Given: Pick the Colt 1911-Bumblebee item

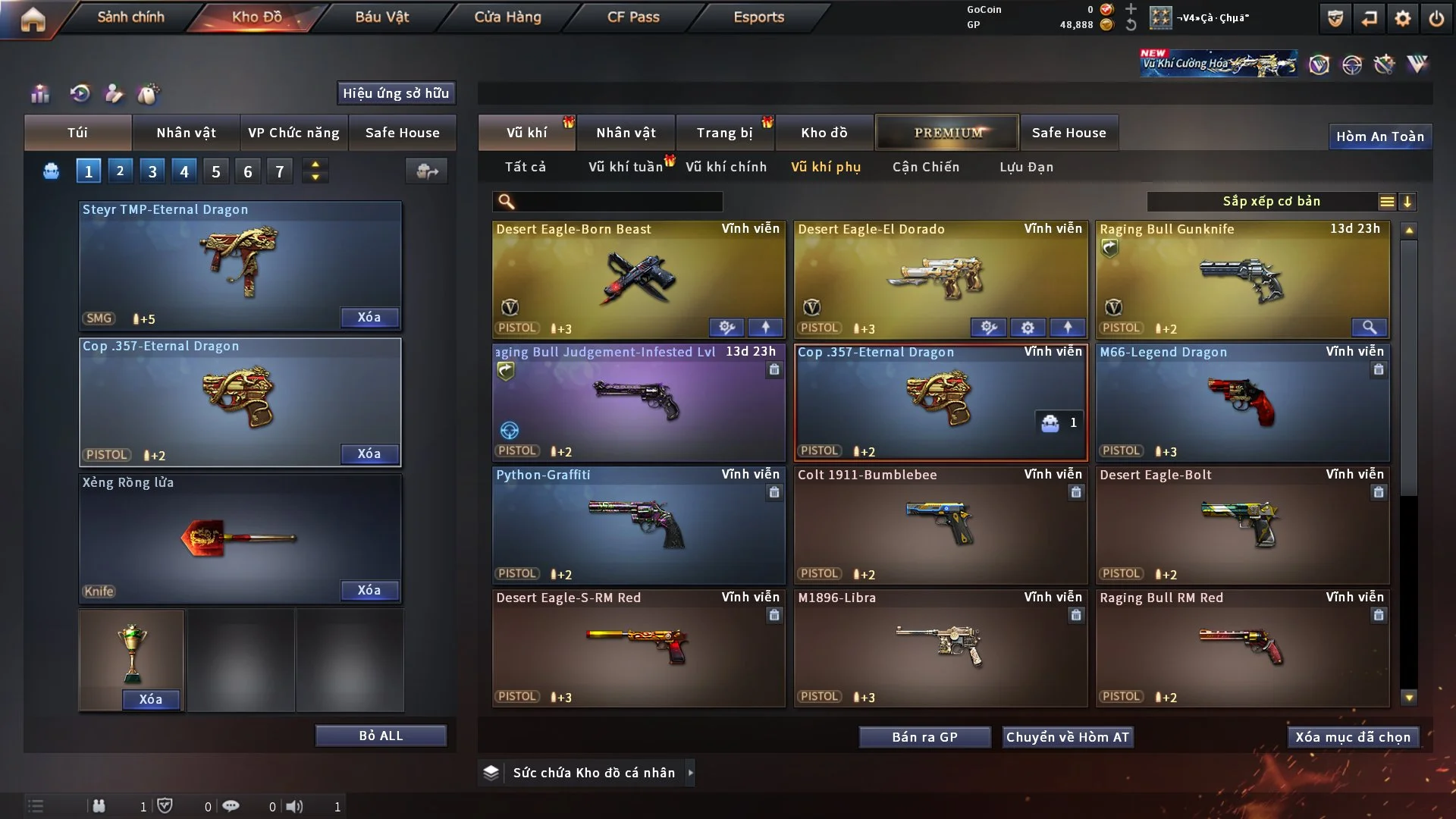Looking at the screenshot, I should tap(940, 525).
